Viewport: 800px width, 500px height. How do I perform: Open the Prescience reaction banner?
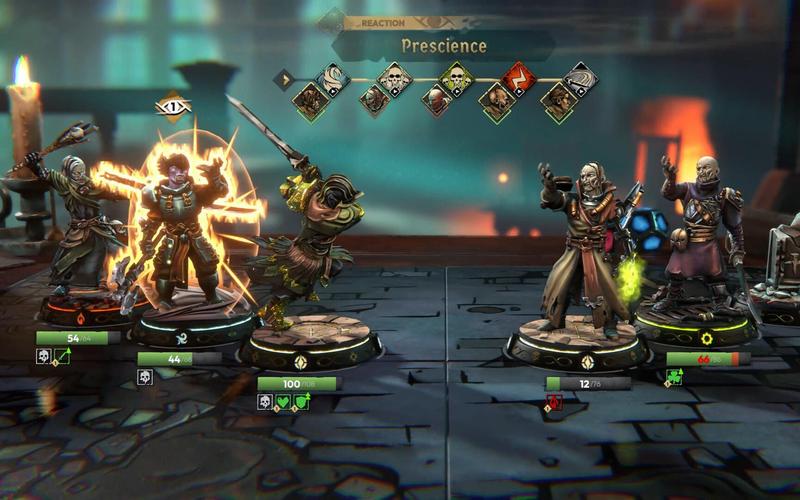click(443, 45)
